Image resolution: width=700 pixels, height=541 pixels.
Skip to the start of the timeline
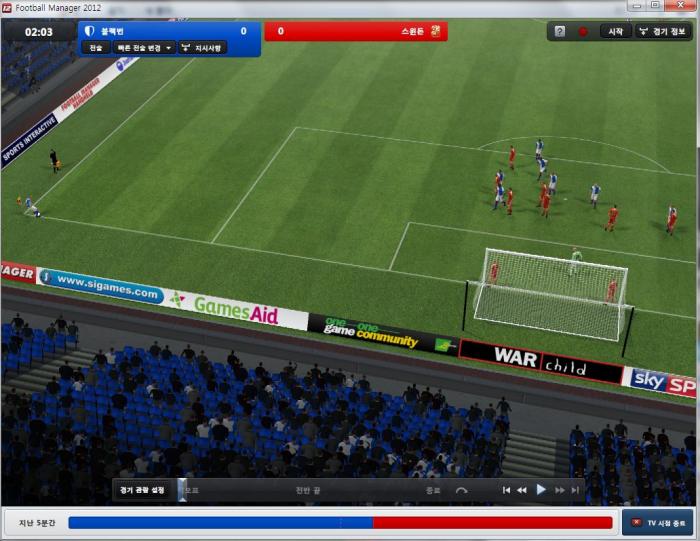point(506,490)
